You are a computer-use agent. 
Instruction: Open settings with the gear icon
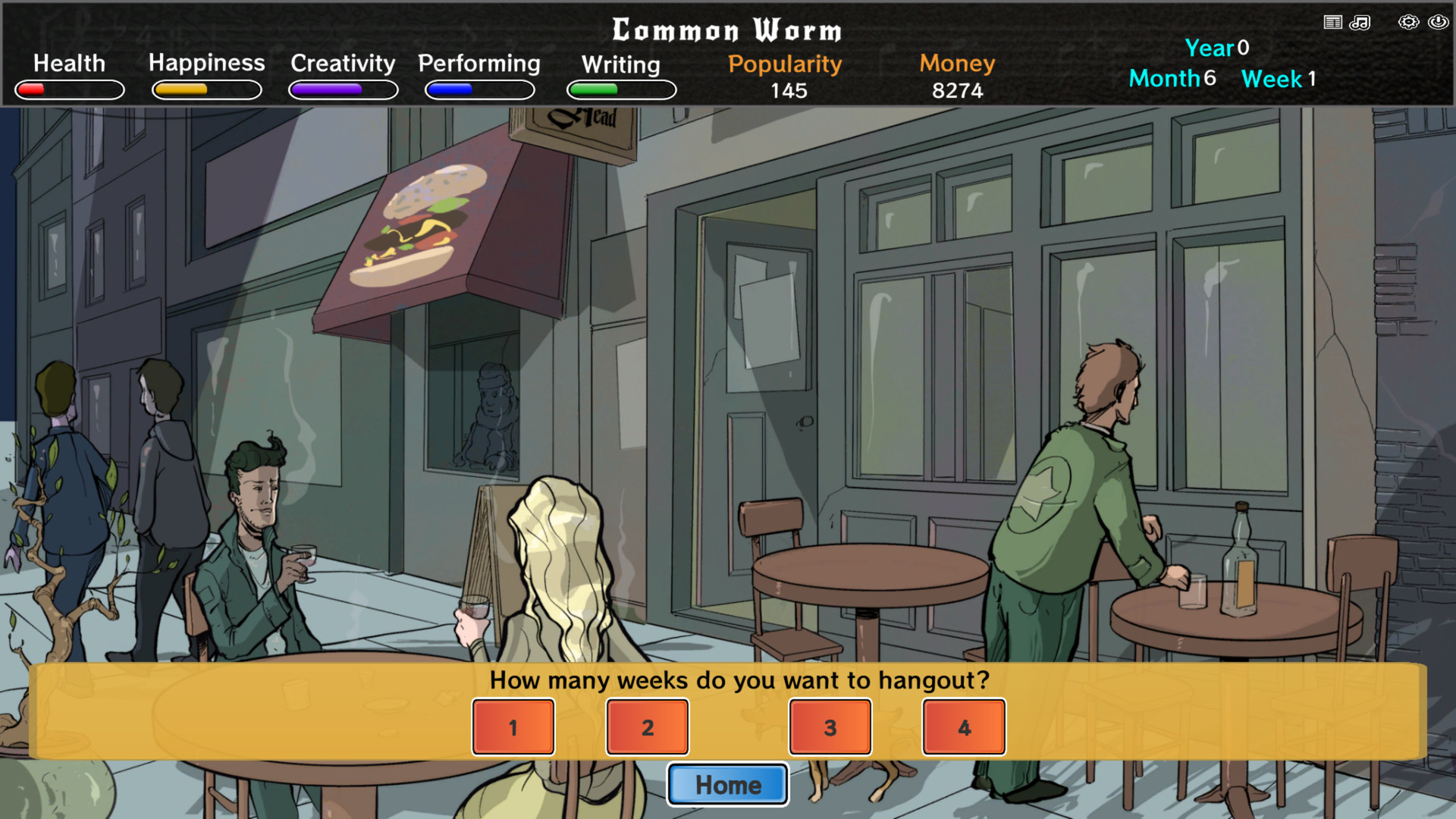pos(1408,22)
